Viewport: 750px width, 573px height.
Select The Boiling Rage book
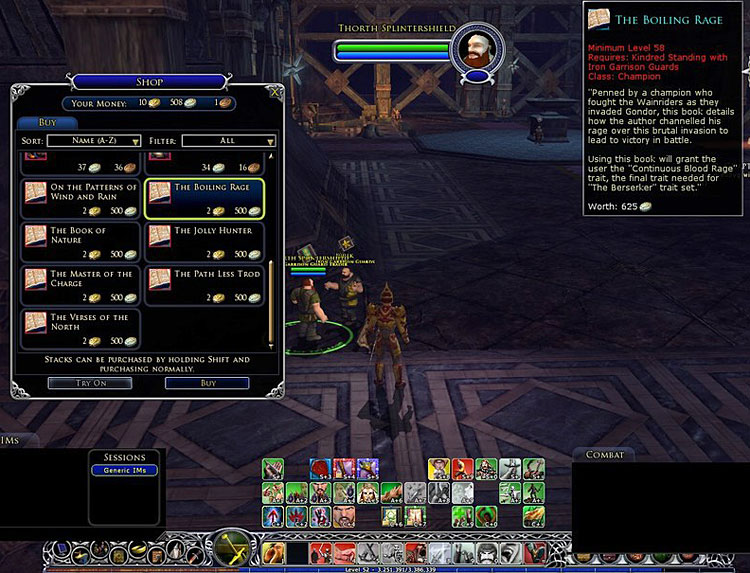point(205,199)
